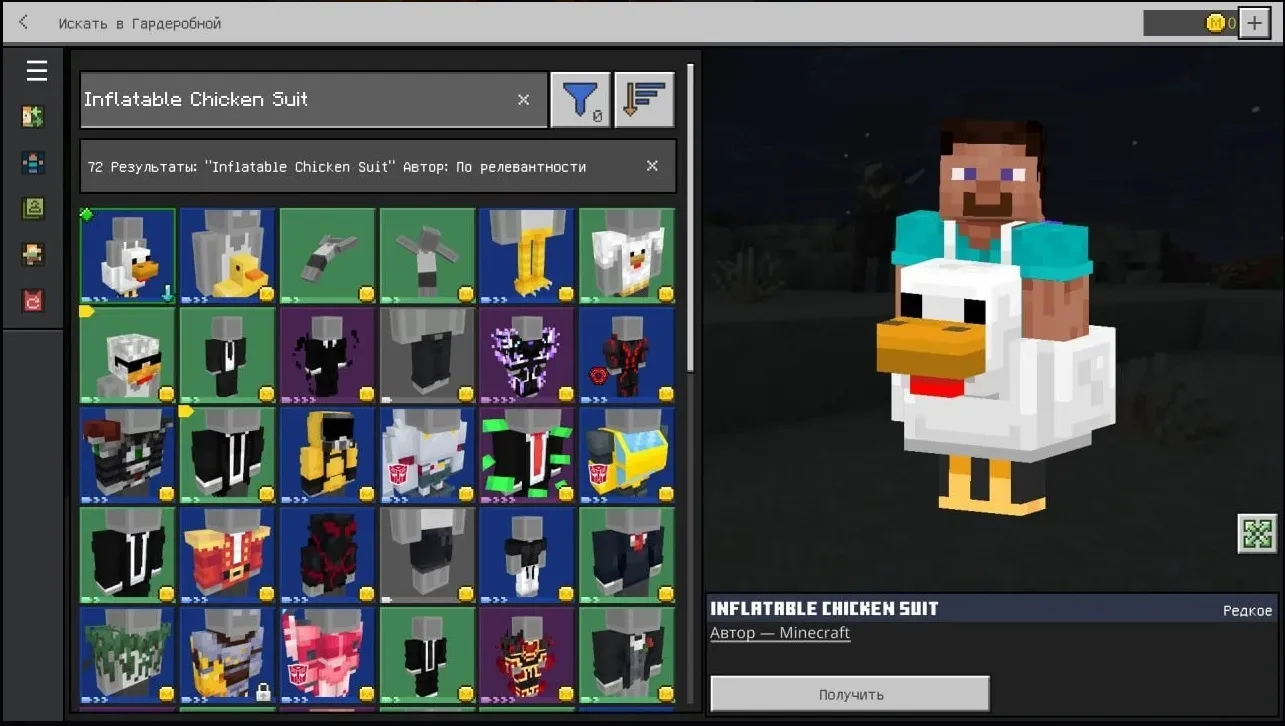Open the sort order icon
Image resolution: width=1285 pixels, height=726 pixels.
pos(644,99)
